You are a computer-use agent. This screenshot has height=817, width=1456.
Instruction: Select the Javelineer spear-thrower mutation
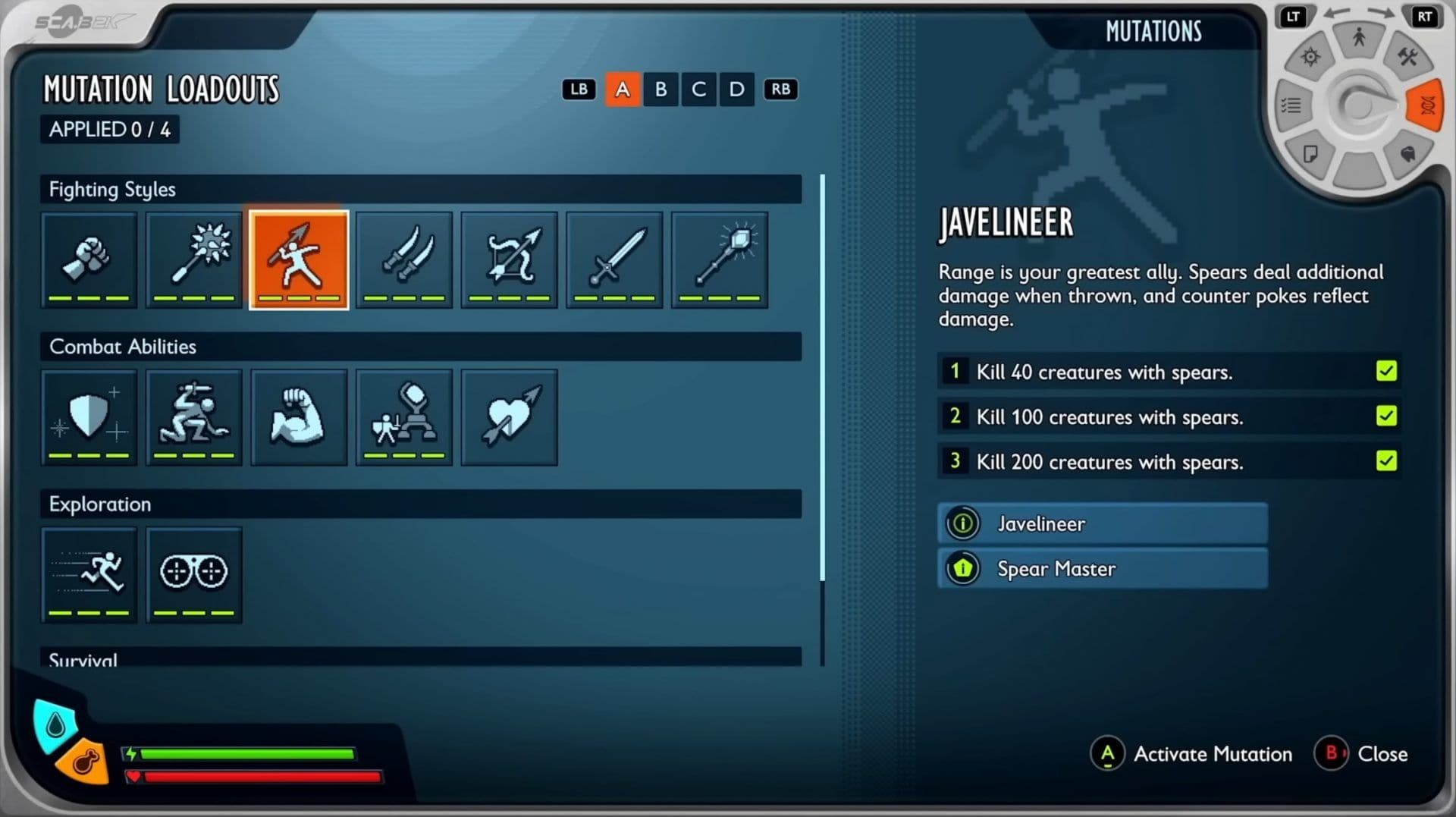(299, 259)
